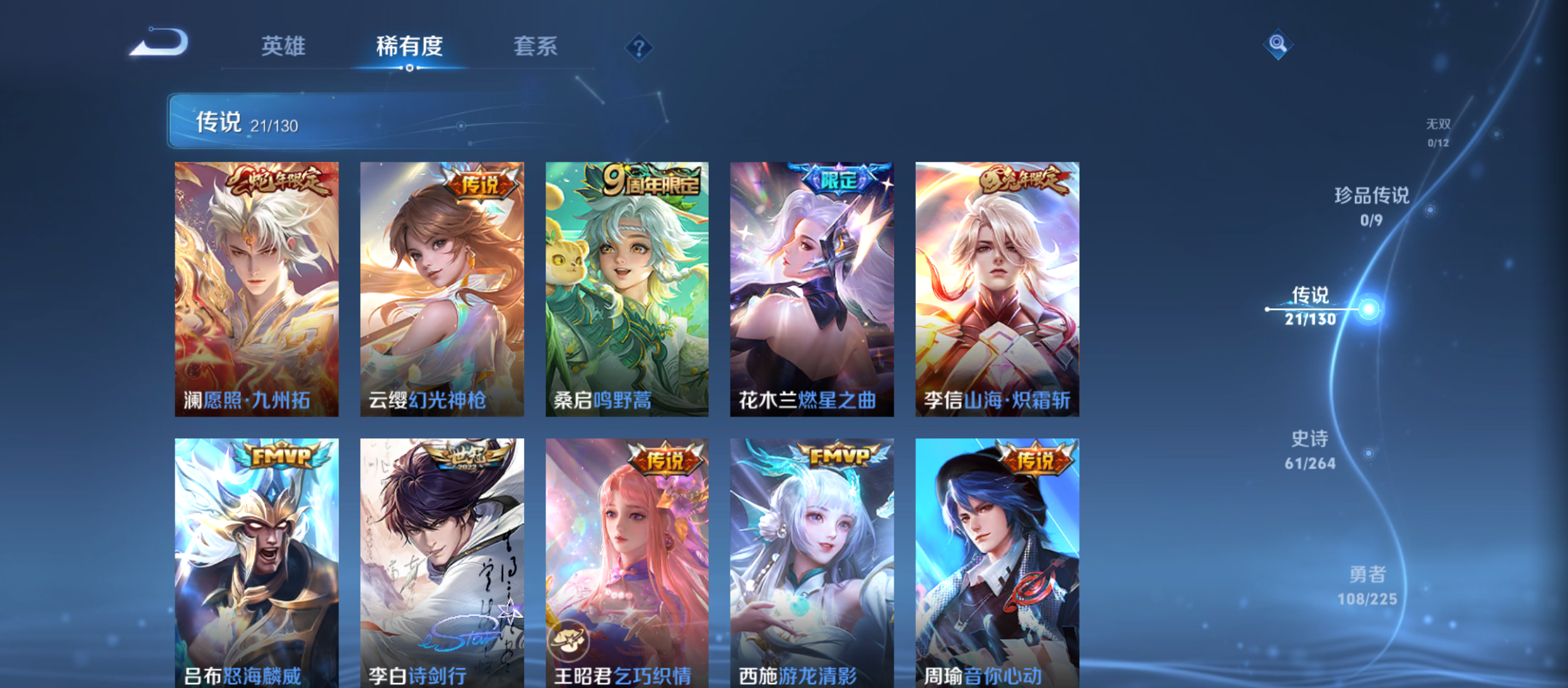Open the question mark help icon
Image resolution: width=1568 pixels, height=688 pixels.
pyautogui.click(x=638, y=47)
